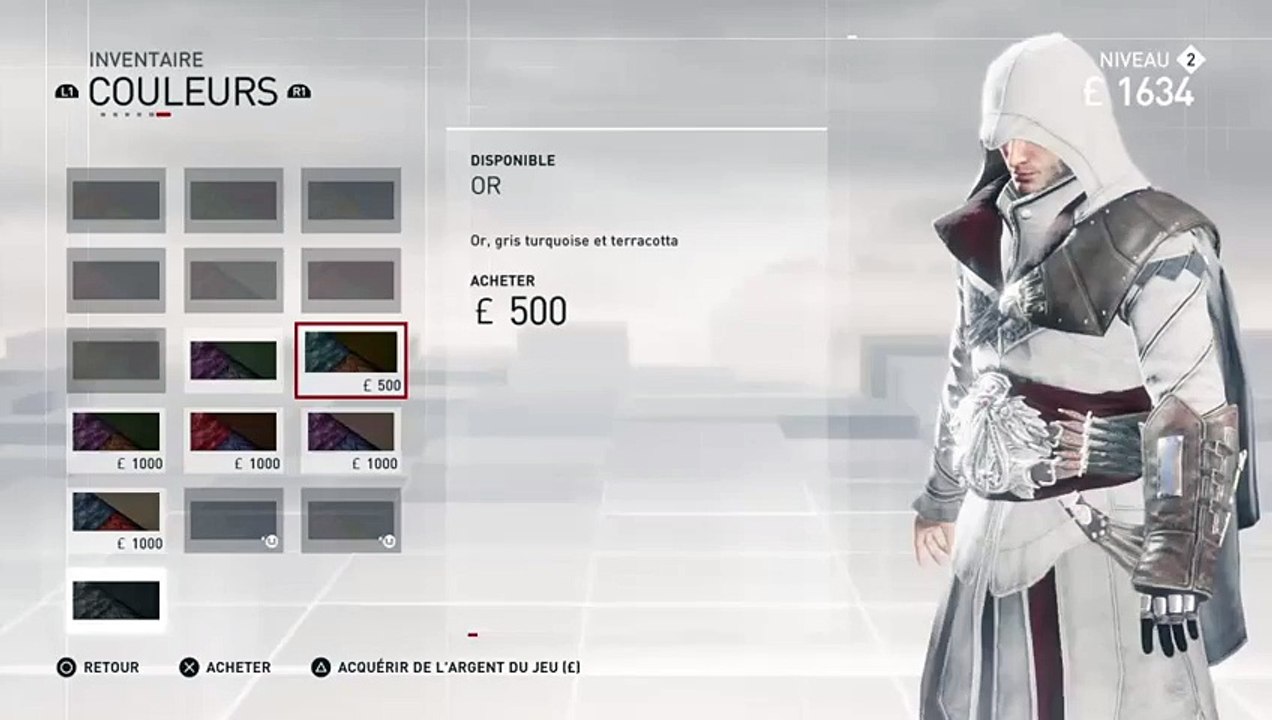Select the highlighted £500 Or color swatch
Image resolution: width=1272 pixels, height=720 pixels.
pos(350,360)
